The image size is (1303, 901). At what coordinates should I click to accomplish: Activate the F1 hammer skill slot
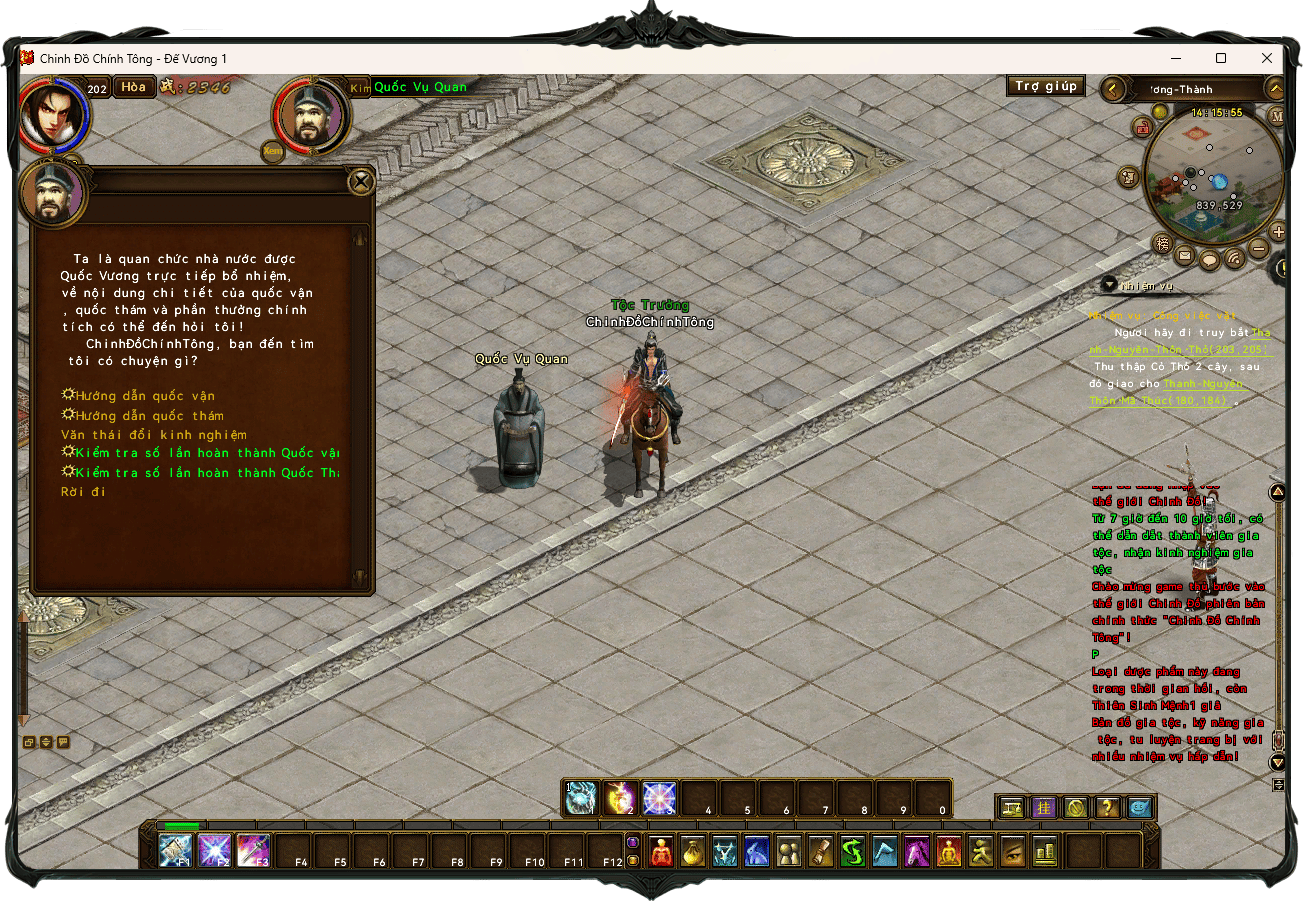pyautogui.click(x=176, y=850)
